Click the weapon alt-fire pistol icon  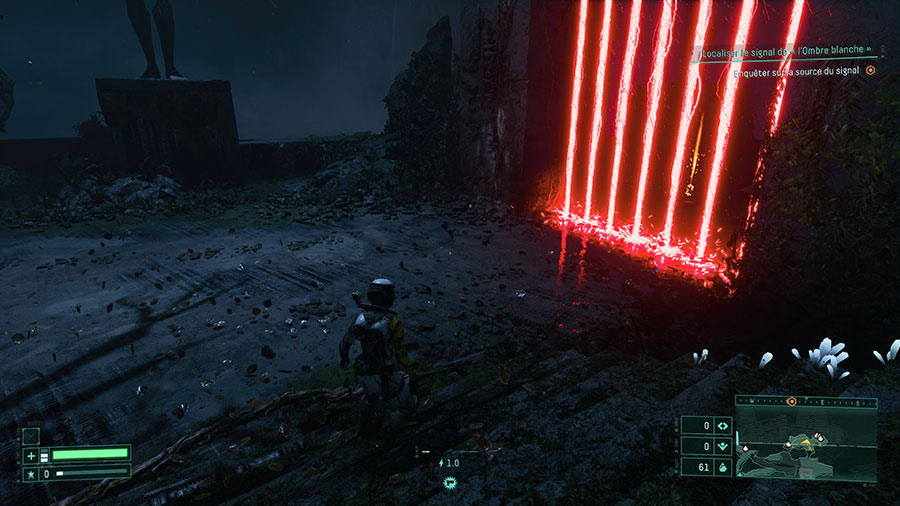(x=452, y=481)
